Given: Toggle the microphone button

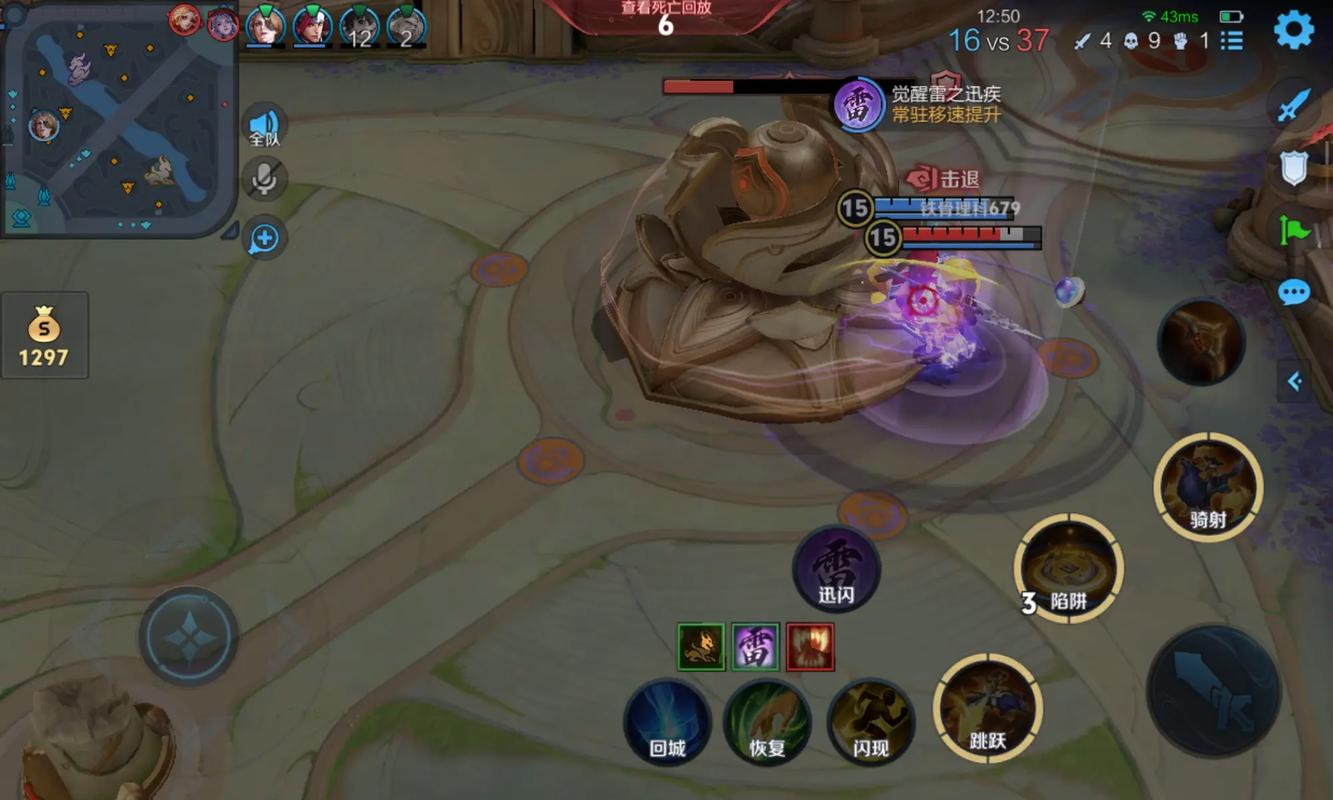Looking at the screenshot, I should [x=265, y=179].
